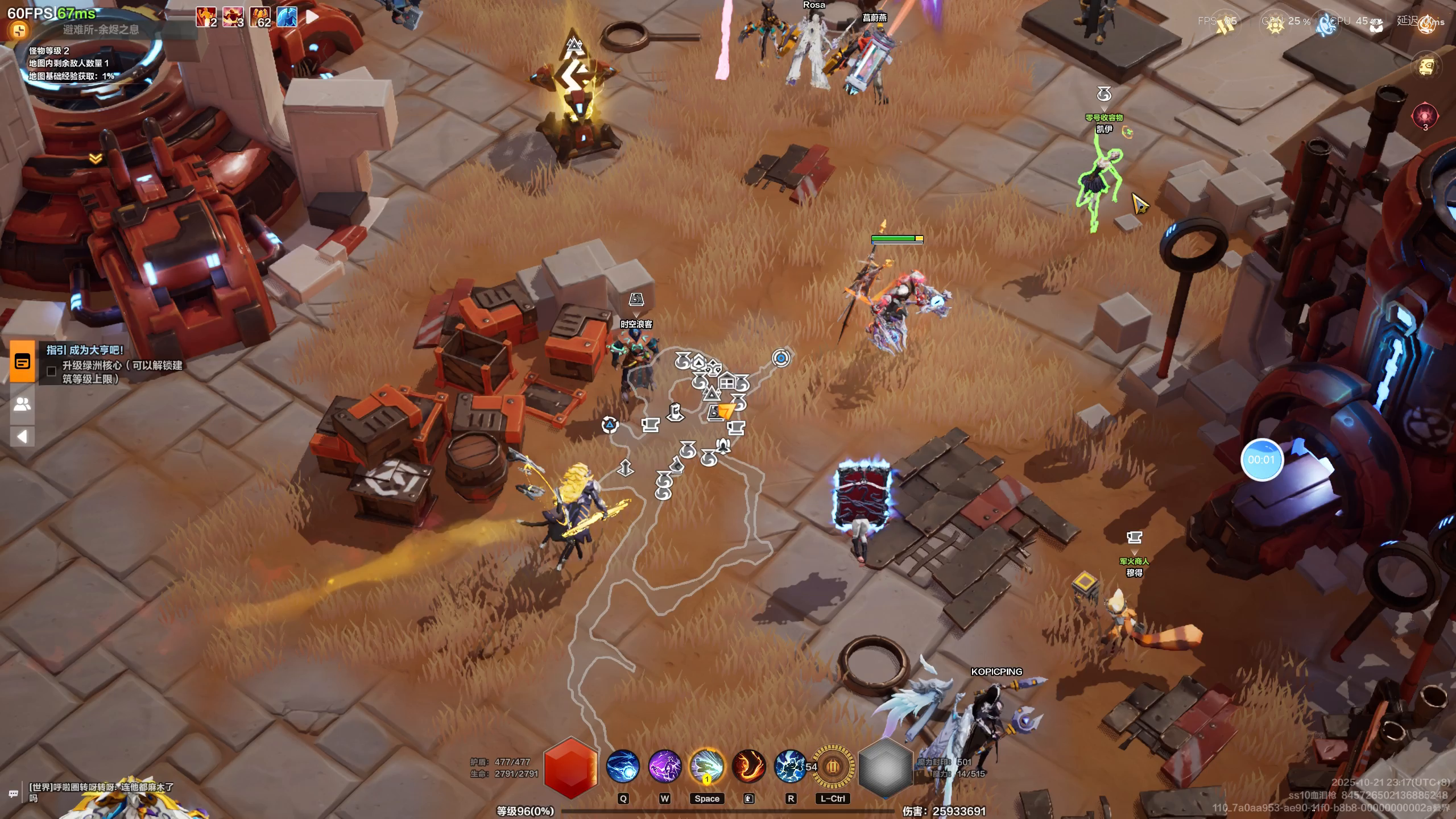Click the golden gear-ring skill icon
The image size is (1456, 819).
[x=833, y=767]
